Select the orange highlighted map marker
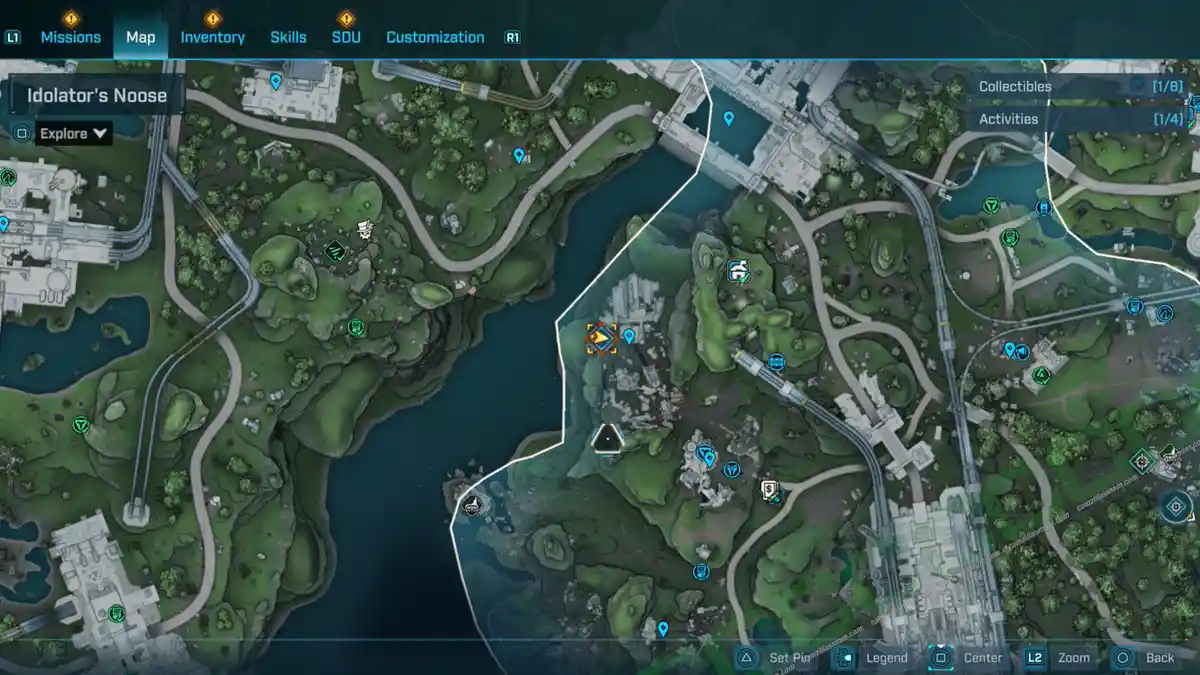Screen dimensions: 1200x675 [601, 339]
